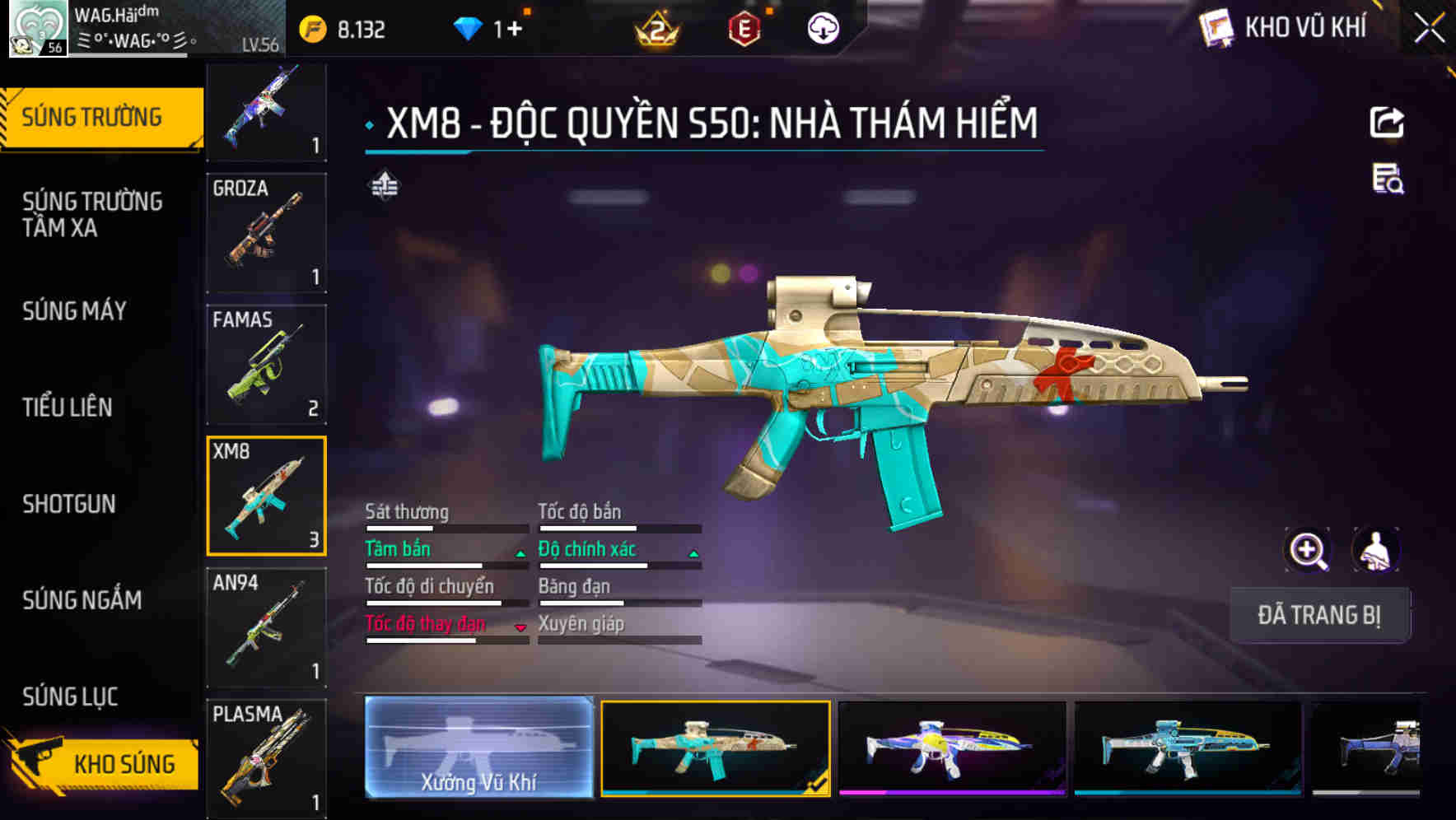Expand the Độ chính xác stat arrow
Image resolution: width=1456 pixels, height=820 pixels.
[x=693, y=553]
